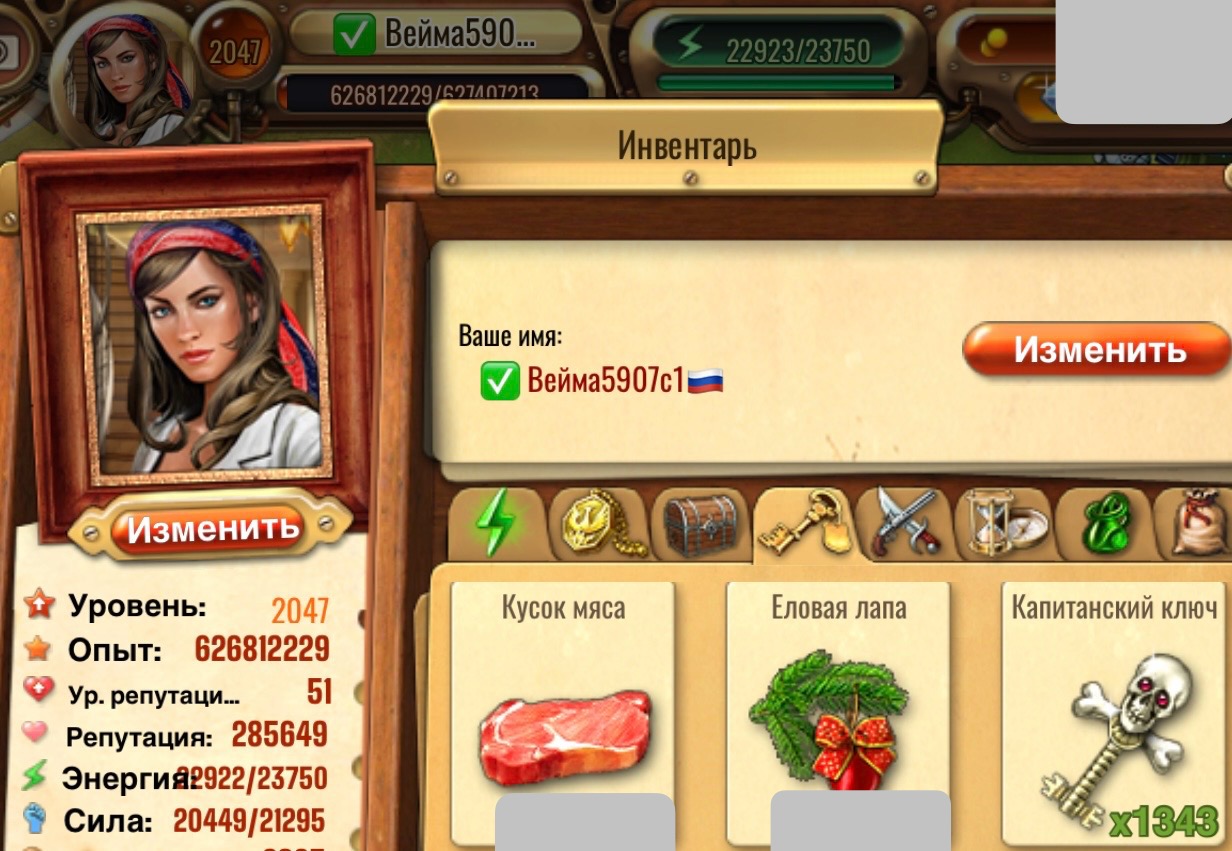Open the gold medallion tab
1232x851 pixels.
point(598,524)
